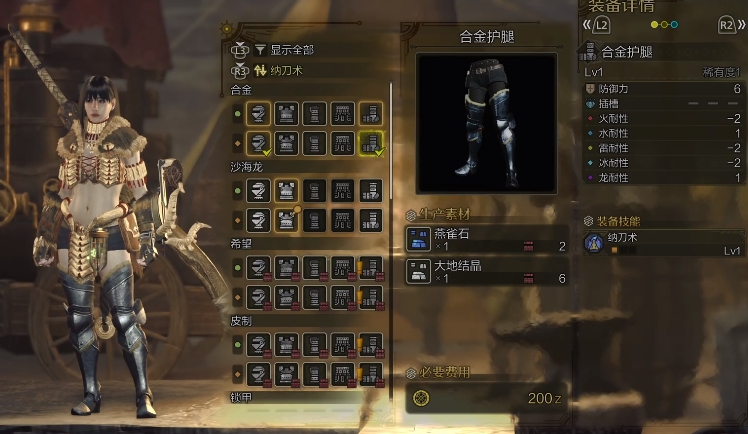Select the 燕雀石 material row
The height and width of the screenshot is (434, 748).
tap(486, 240)
